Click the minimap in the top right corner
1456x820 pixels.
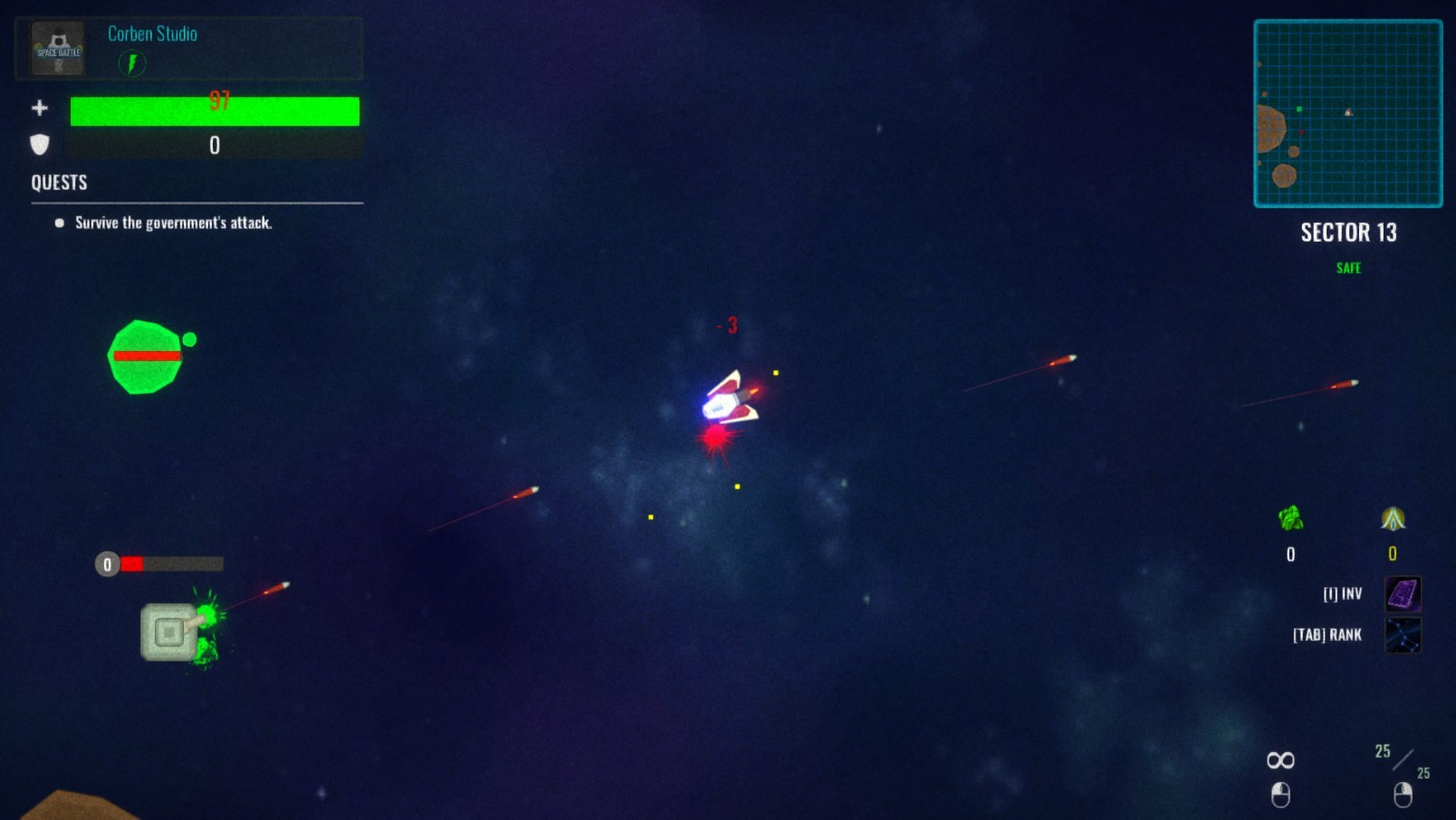click(x=1348, y=112)
